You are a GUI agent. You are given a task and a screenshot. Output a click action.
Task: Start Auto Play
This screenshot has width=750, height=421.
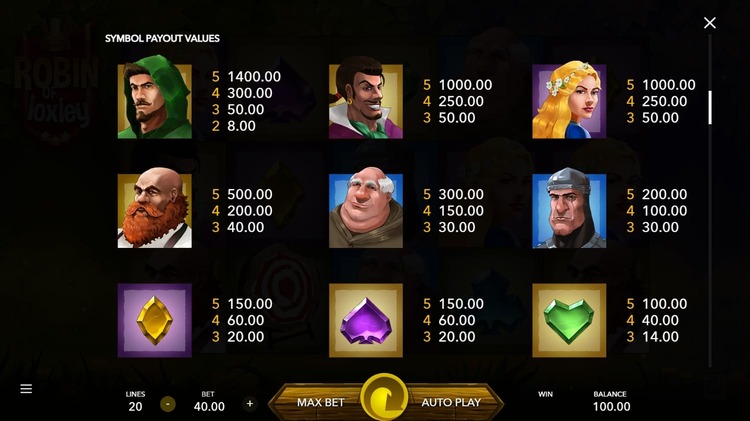tap(451, 402)
